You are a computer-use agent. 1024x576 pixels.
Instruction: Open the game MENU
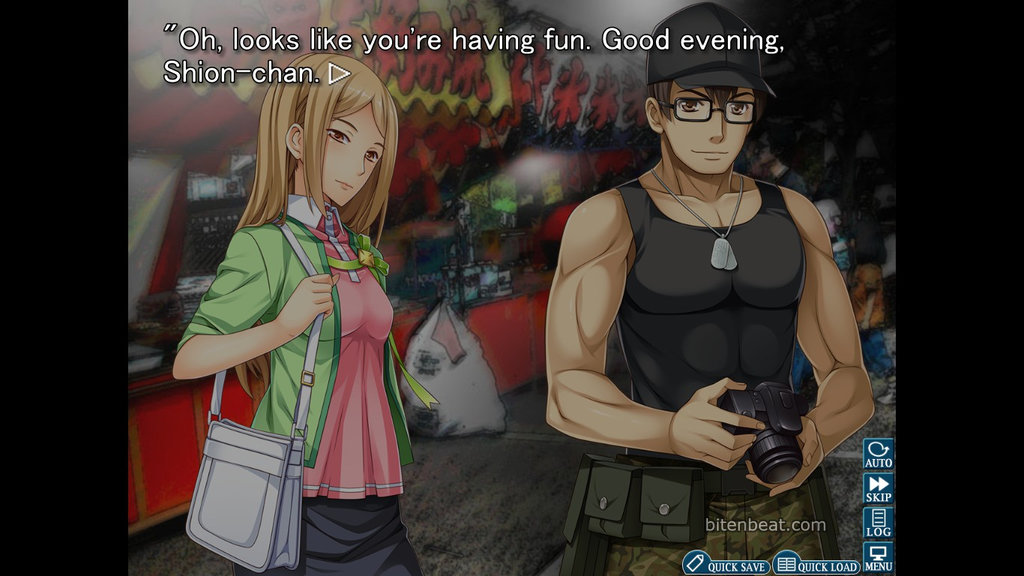point(878,557)
